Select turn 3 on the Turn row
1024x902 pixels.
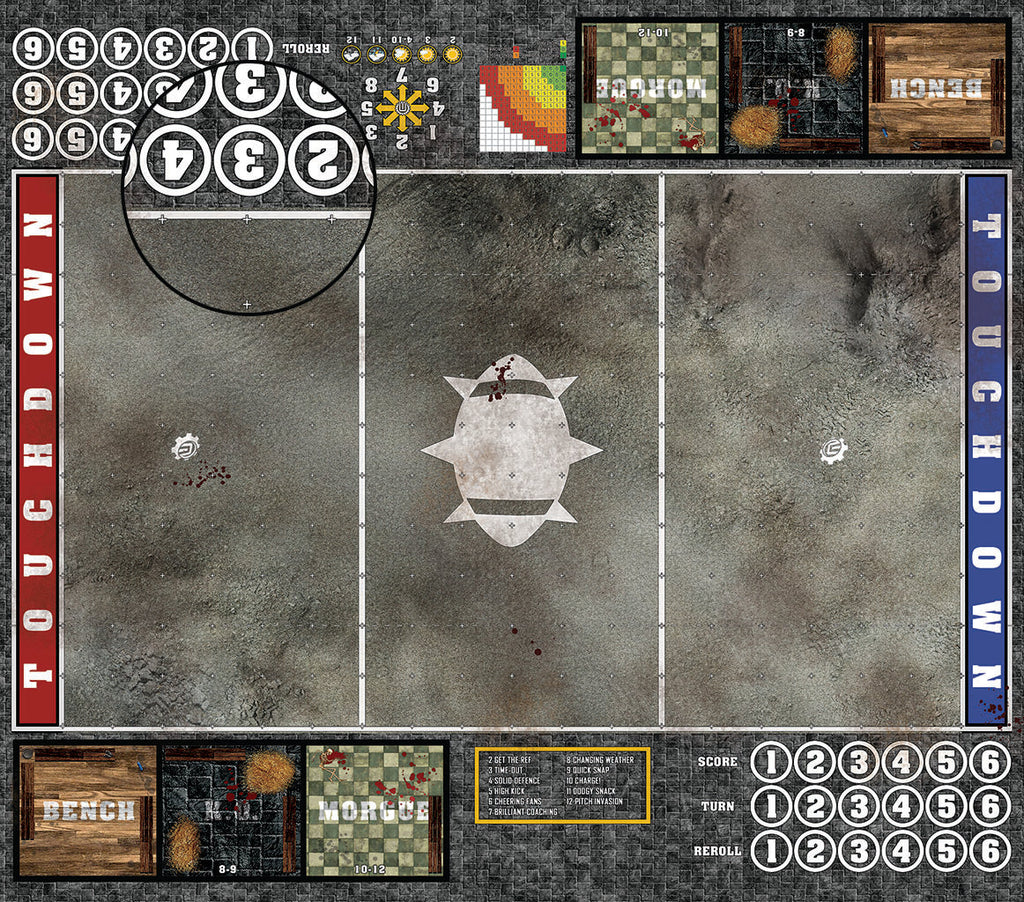tap(858, 806)
